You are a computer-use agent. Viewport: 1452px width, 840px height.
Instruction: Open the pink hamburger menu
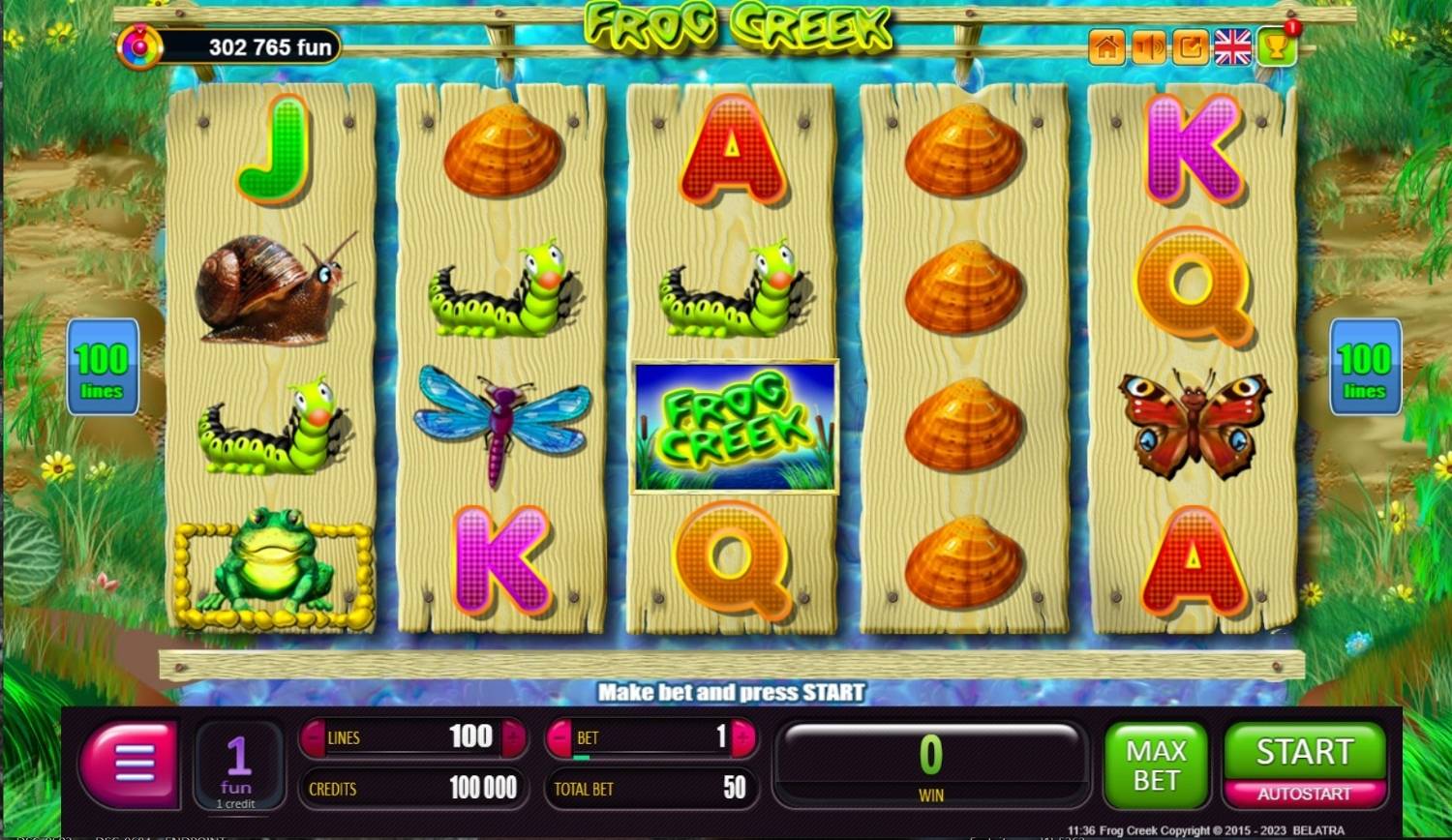click(x=130, y=765)
